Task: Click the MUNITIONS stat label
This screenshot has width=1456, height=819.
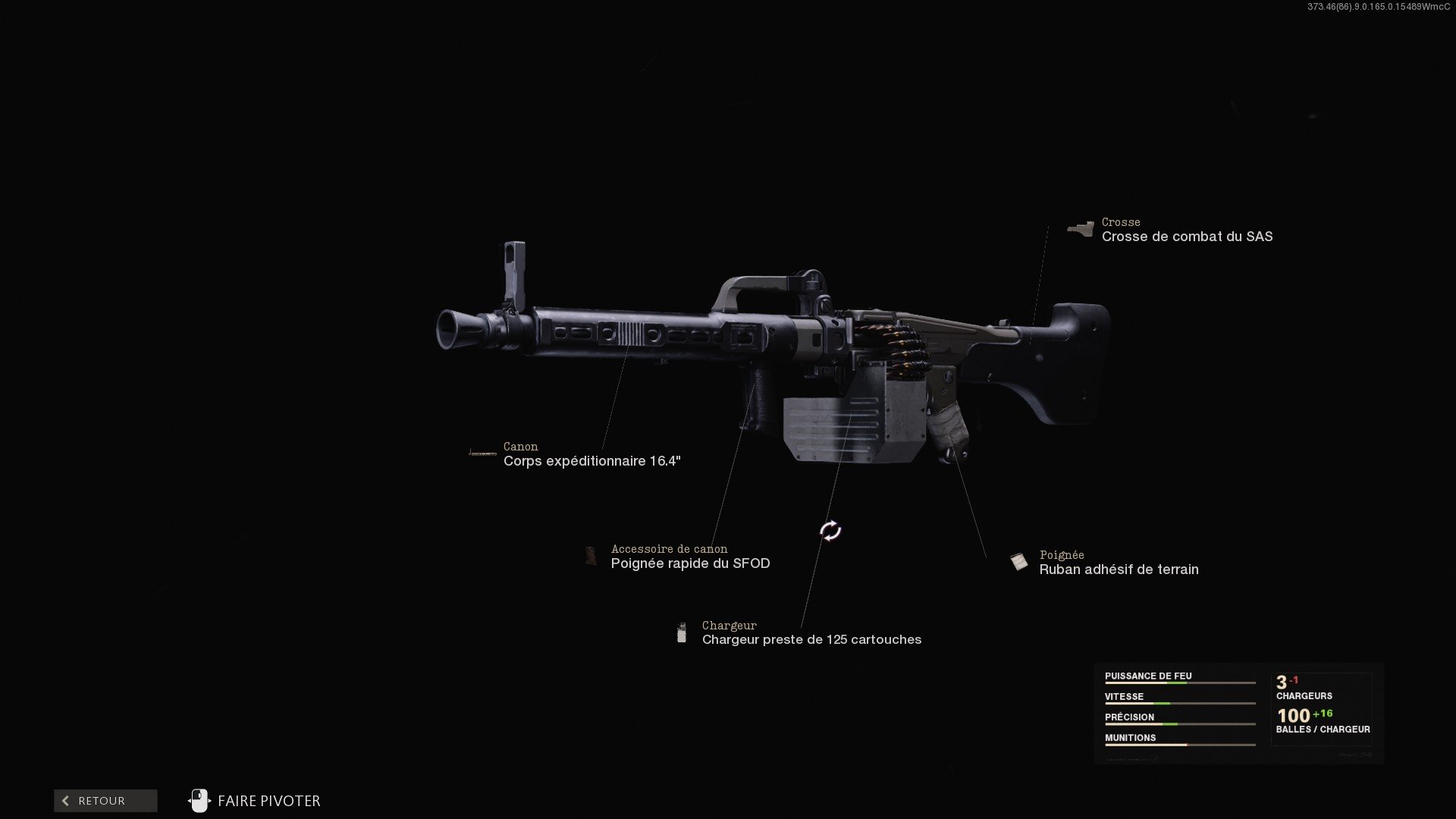Action: (x=1130, y=737)
